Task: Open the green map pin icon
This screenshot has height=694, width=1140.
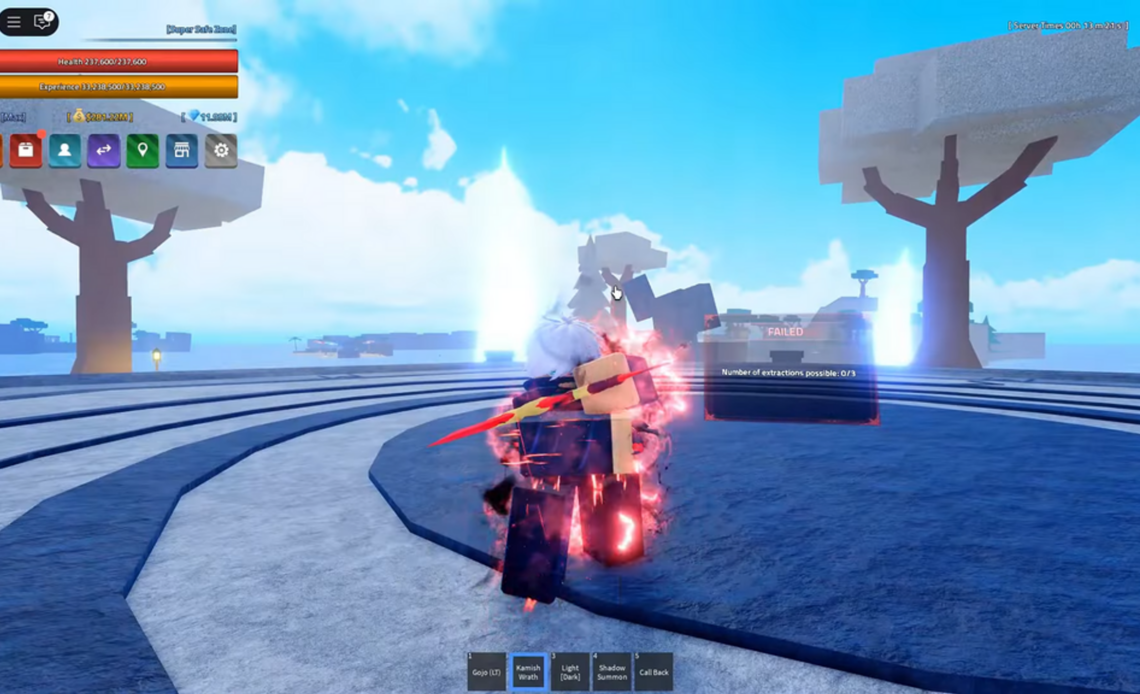Action: point(143,151)
